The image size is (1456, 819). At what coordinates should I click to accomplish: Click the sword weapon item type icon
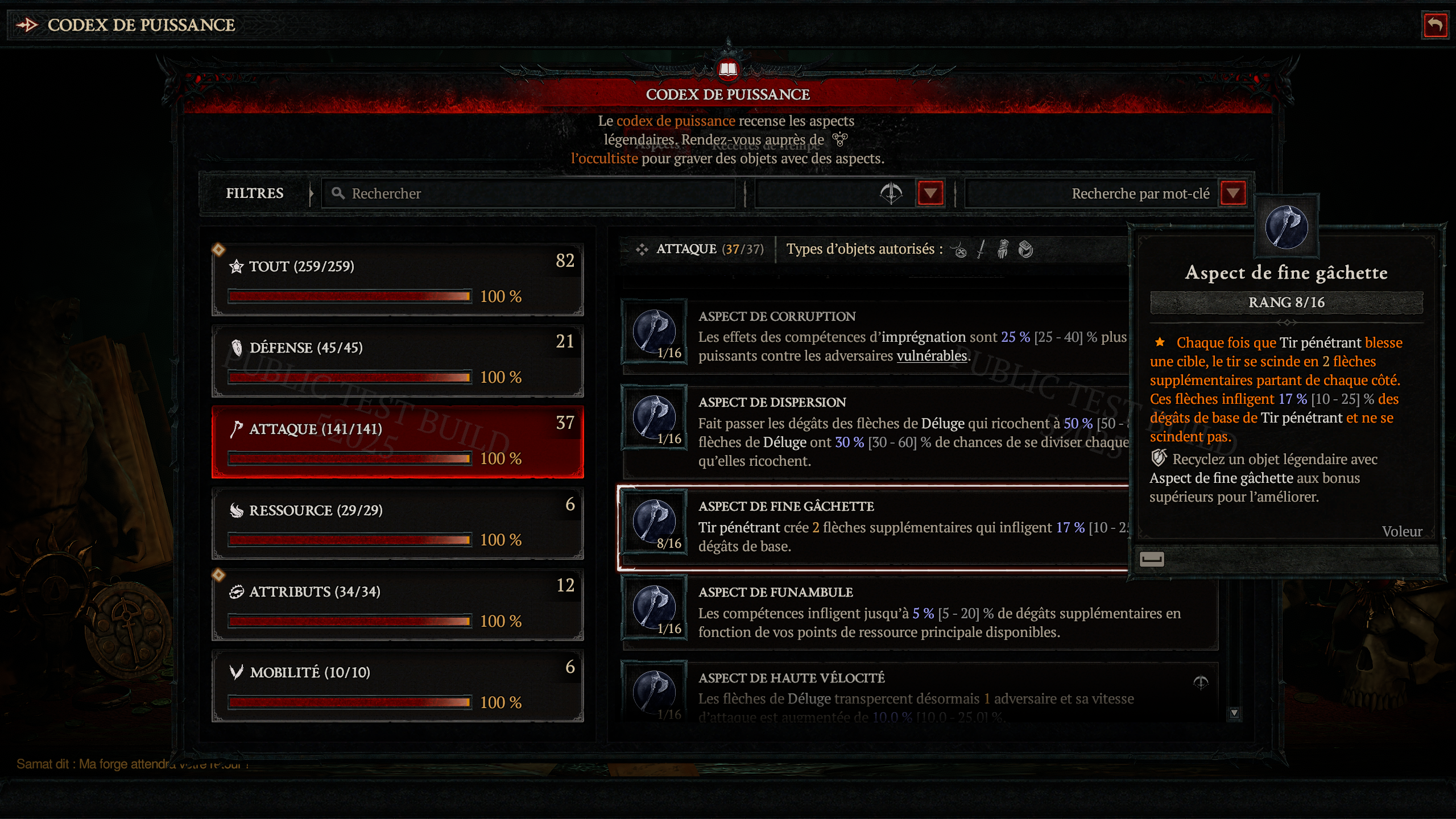(981, 250)
